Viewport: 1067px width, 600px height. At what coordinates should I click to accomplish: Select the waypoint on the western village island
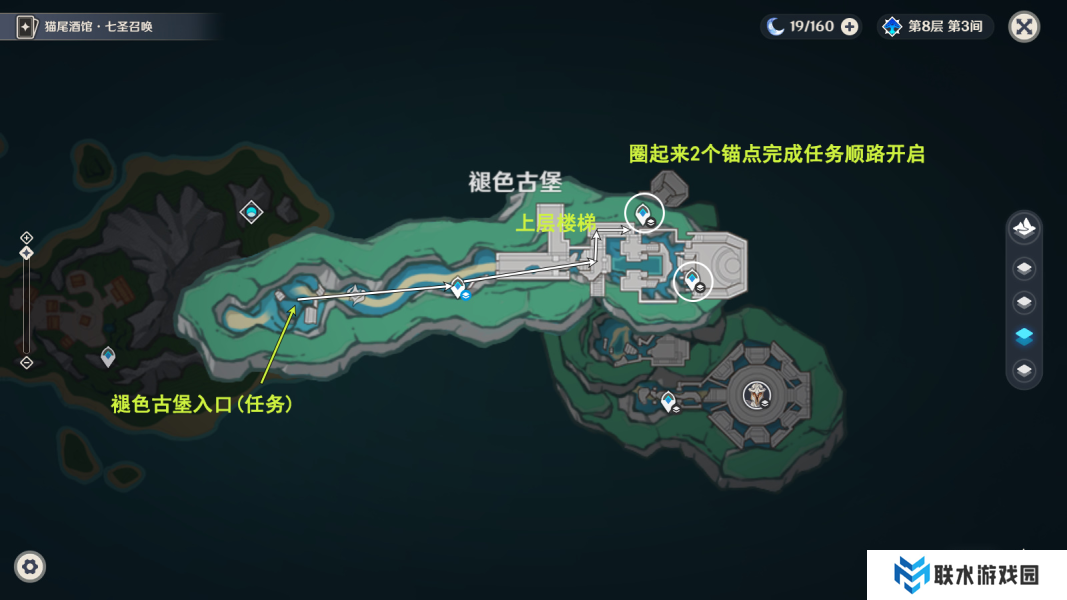click(x=108, y=355)
